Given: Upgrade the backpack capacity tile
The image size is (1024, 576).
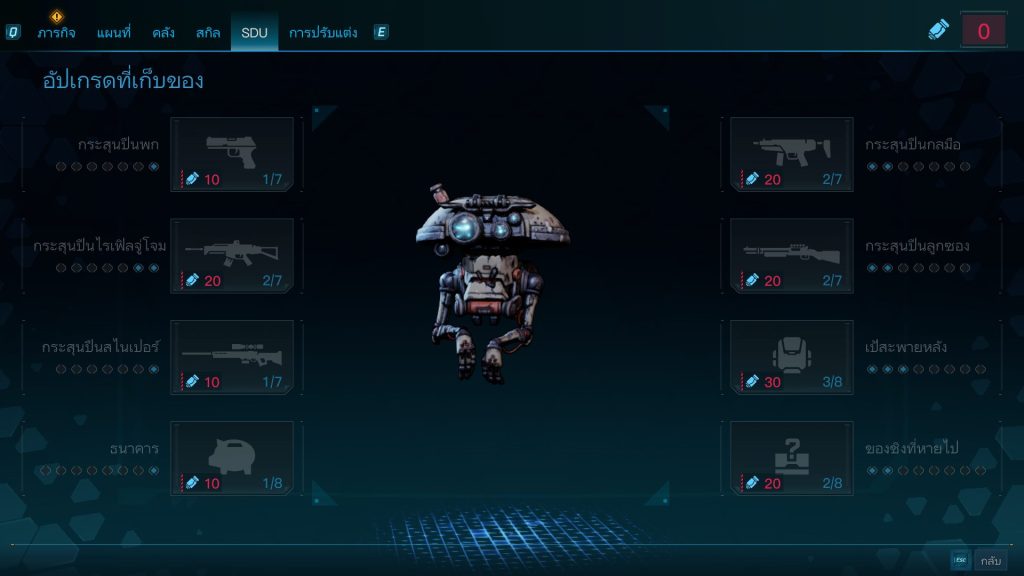Looking at the screenshot, I should (x=791, y=357).
